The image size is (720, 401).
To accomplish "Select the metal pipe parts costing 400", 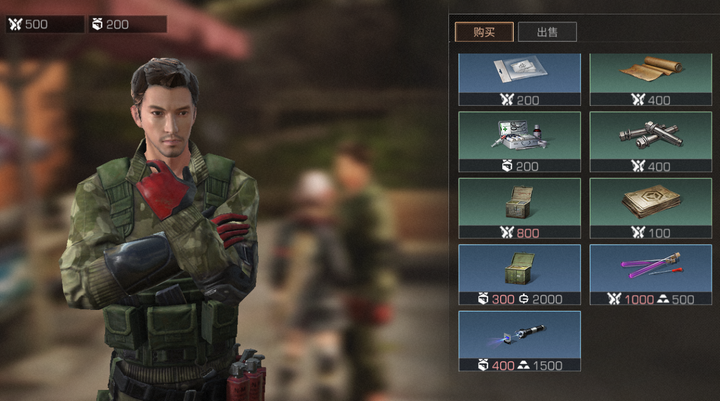I will coord(650,139).
